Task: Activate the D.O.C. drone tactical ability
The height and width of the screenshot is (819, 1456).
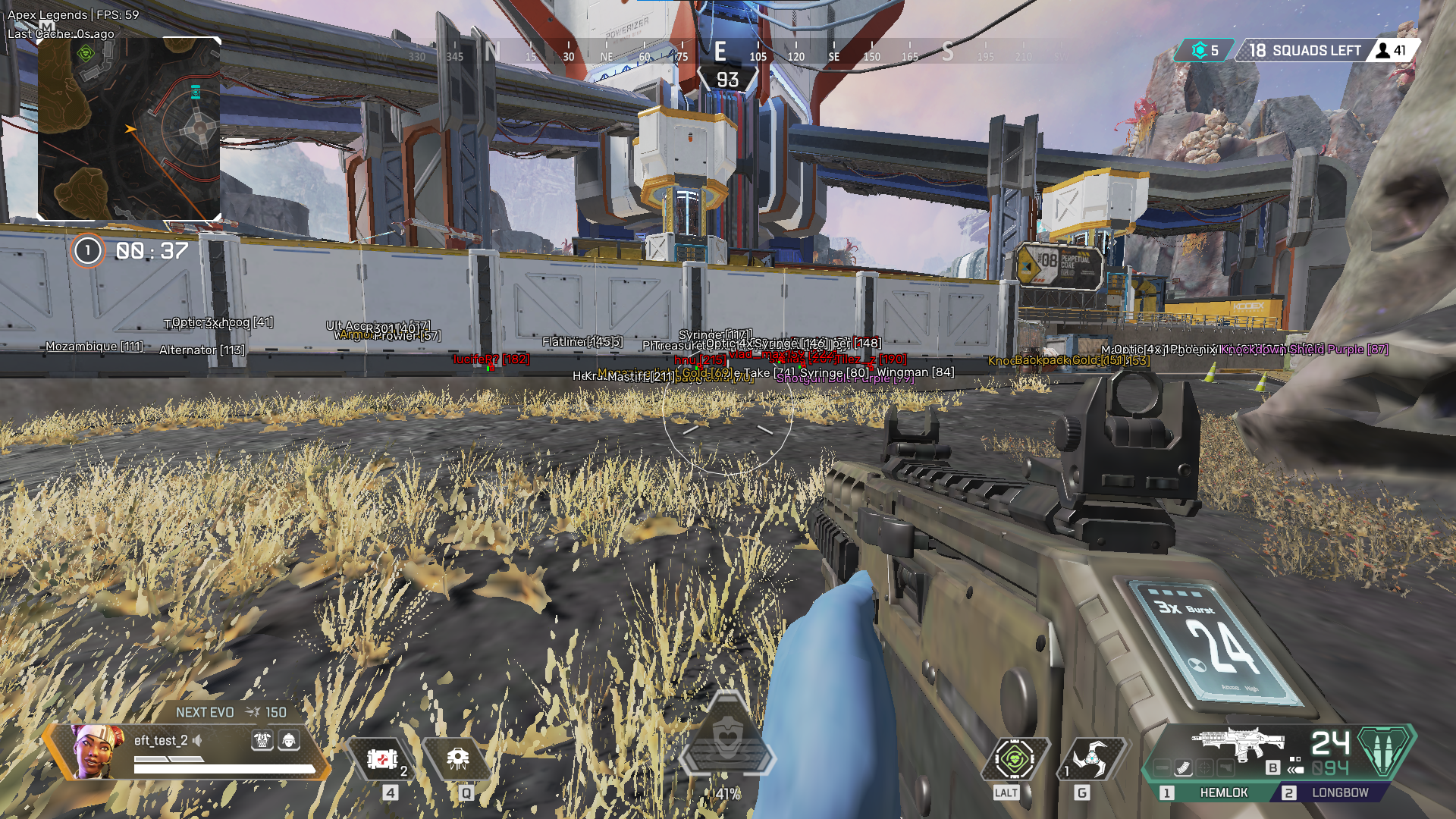Action: (457, 758)
